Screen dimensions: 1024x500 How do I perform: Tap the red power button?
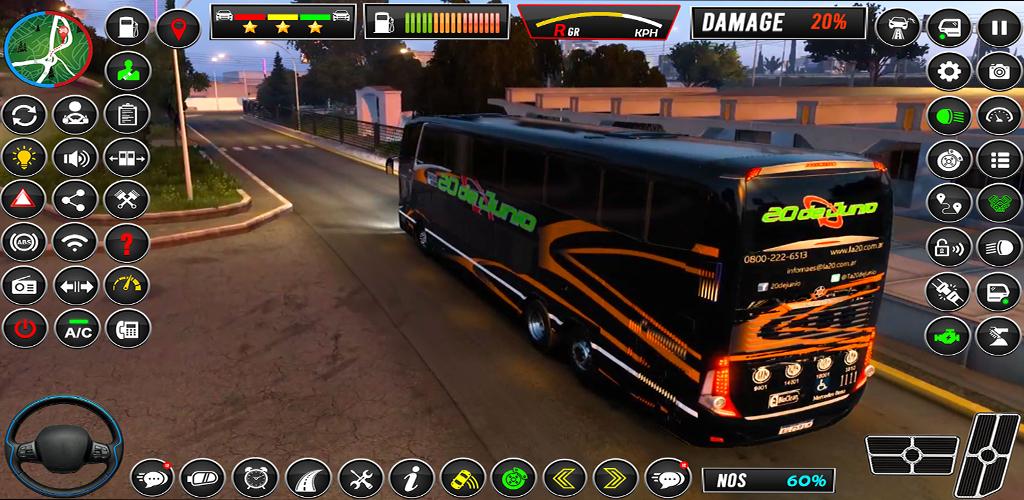click(x=23, y=327)
